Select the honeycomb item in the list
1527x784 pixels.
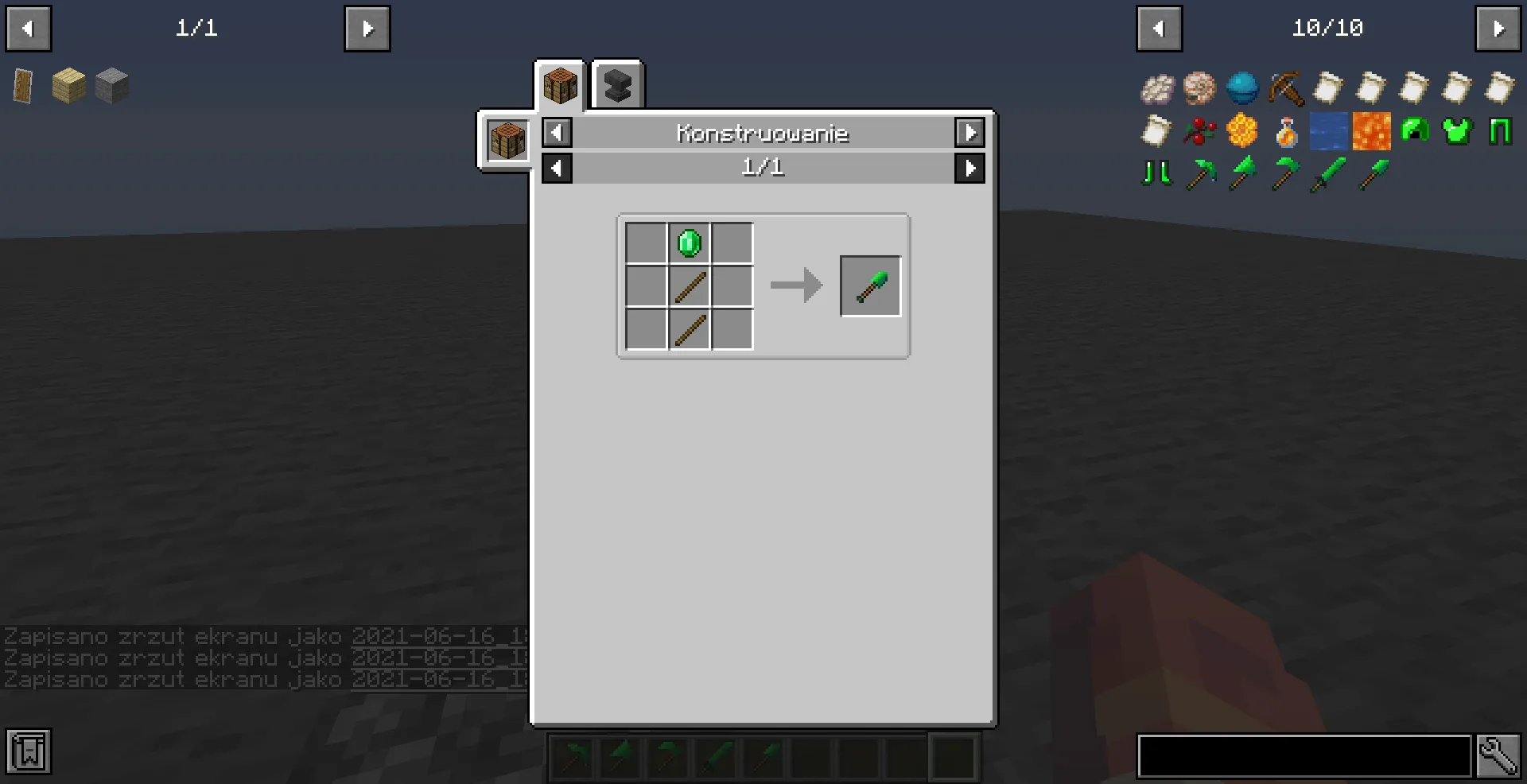(1243, 131)
